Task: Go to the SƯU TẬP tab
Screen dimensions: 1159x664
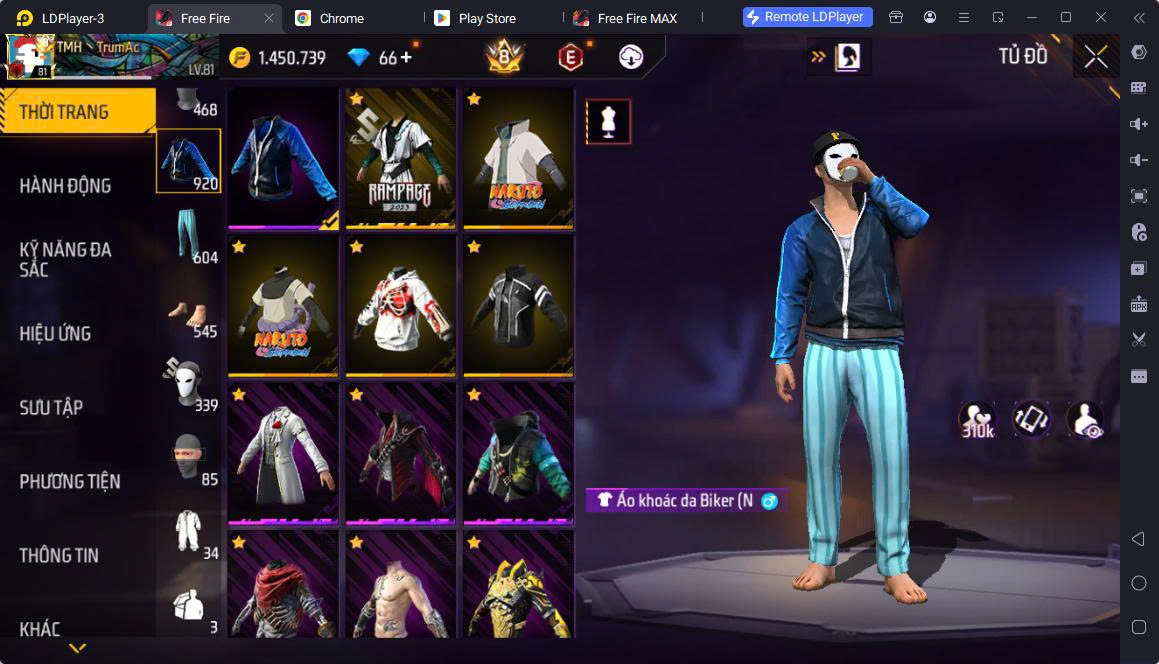Action: coord(52,407)
